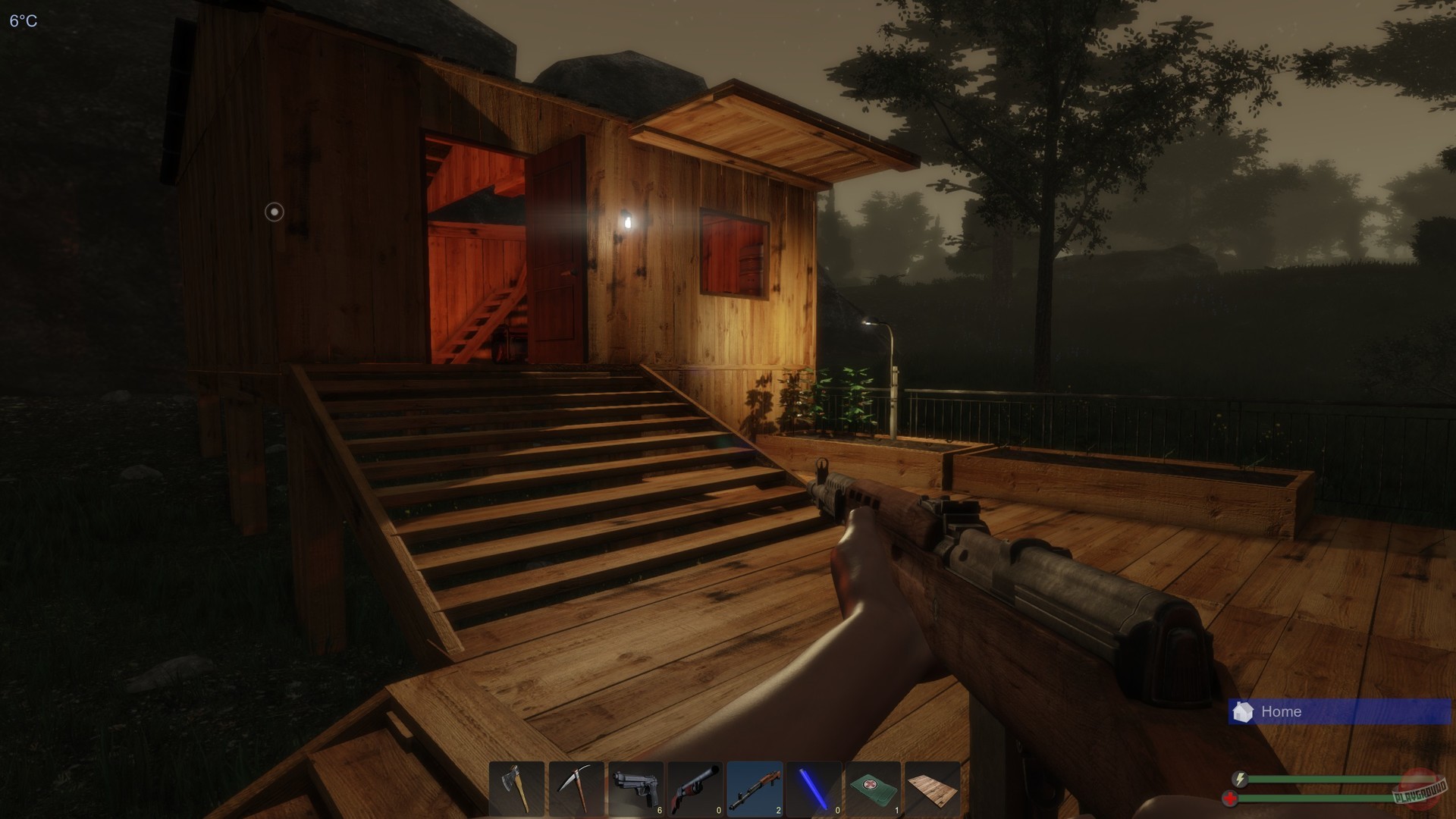The image size is (1456, 819).
Task: Click the medkit quantity counter showing 1
Action: [896, 810]
